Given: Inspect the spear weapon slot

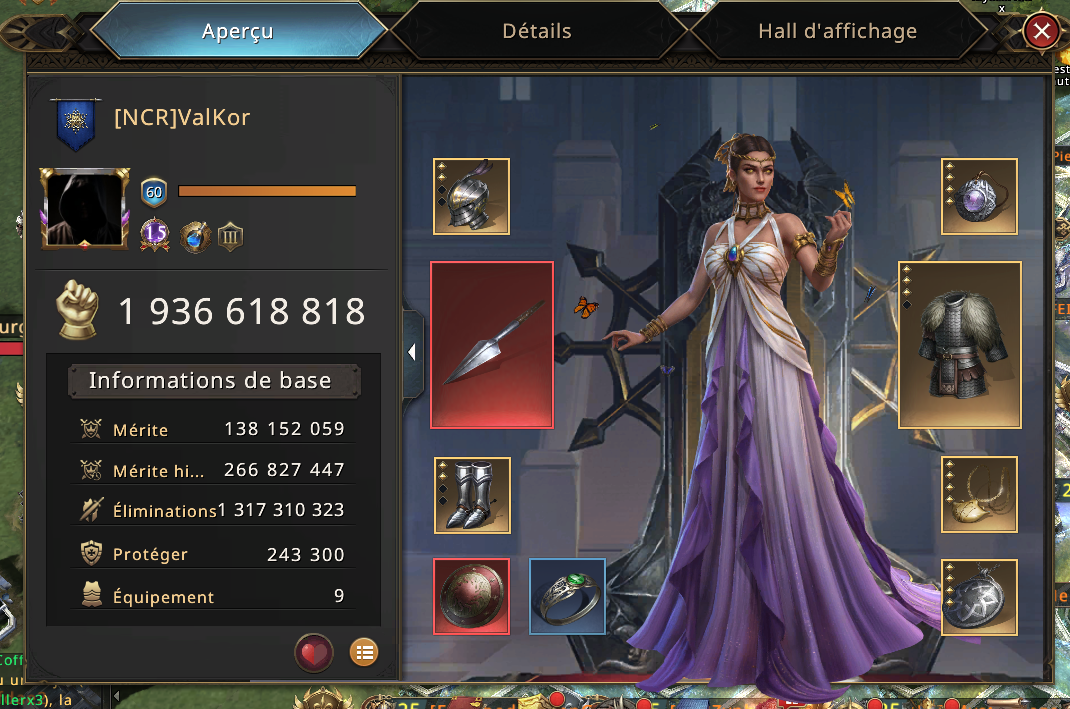Looking at the screenshot, I should tap(492, 345).
